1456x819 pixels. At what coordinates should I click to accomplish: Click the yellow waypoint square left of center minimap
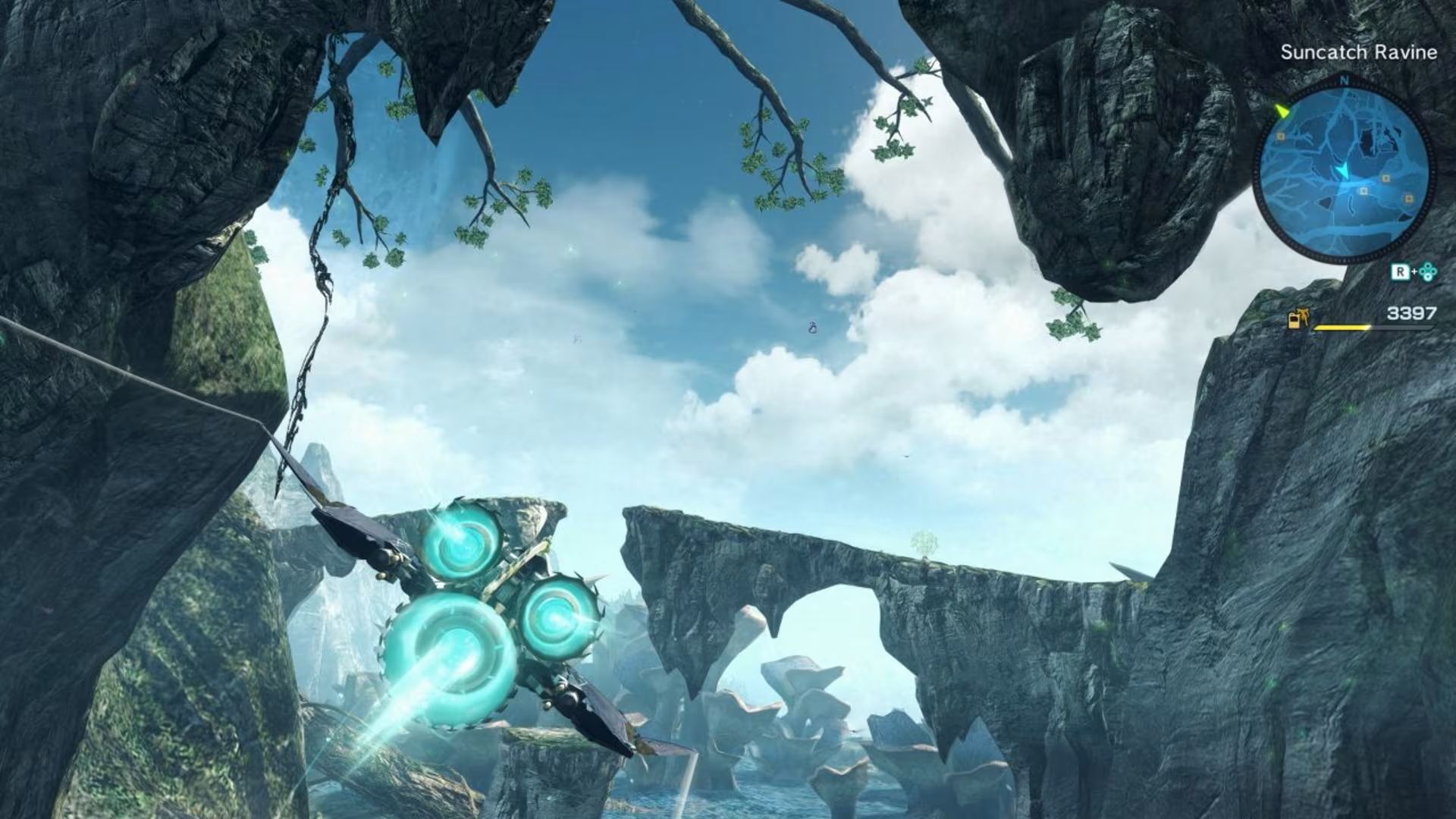coord(1279,136)
